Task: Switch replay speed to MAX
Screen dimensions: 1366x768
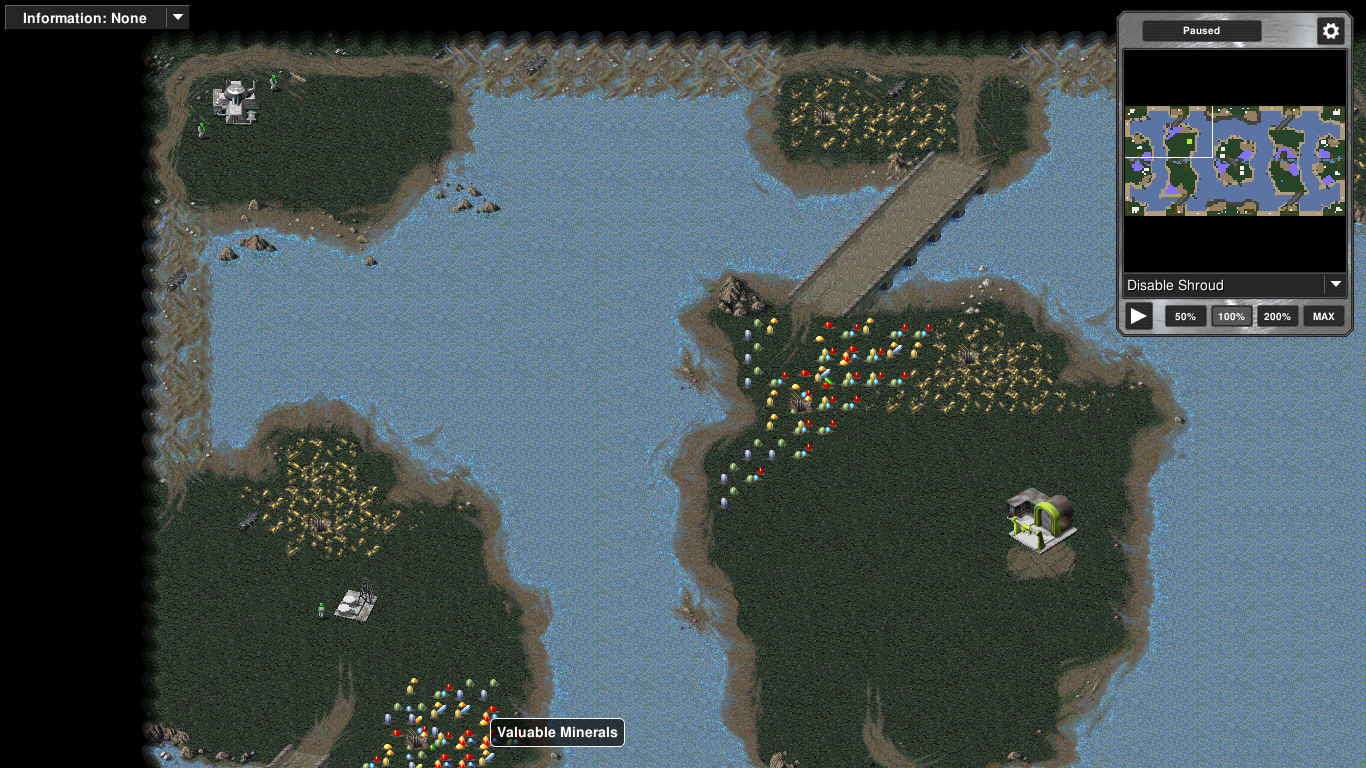Action: (1323, 316)
